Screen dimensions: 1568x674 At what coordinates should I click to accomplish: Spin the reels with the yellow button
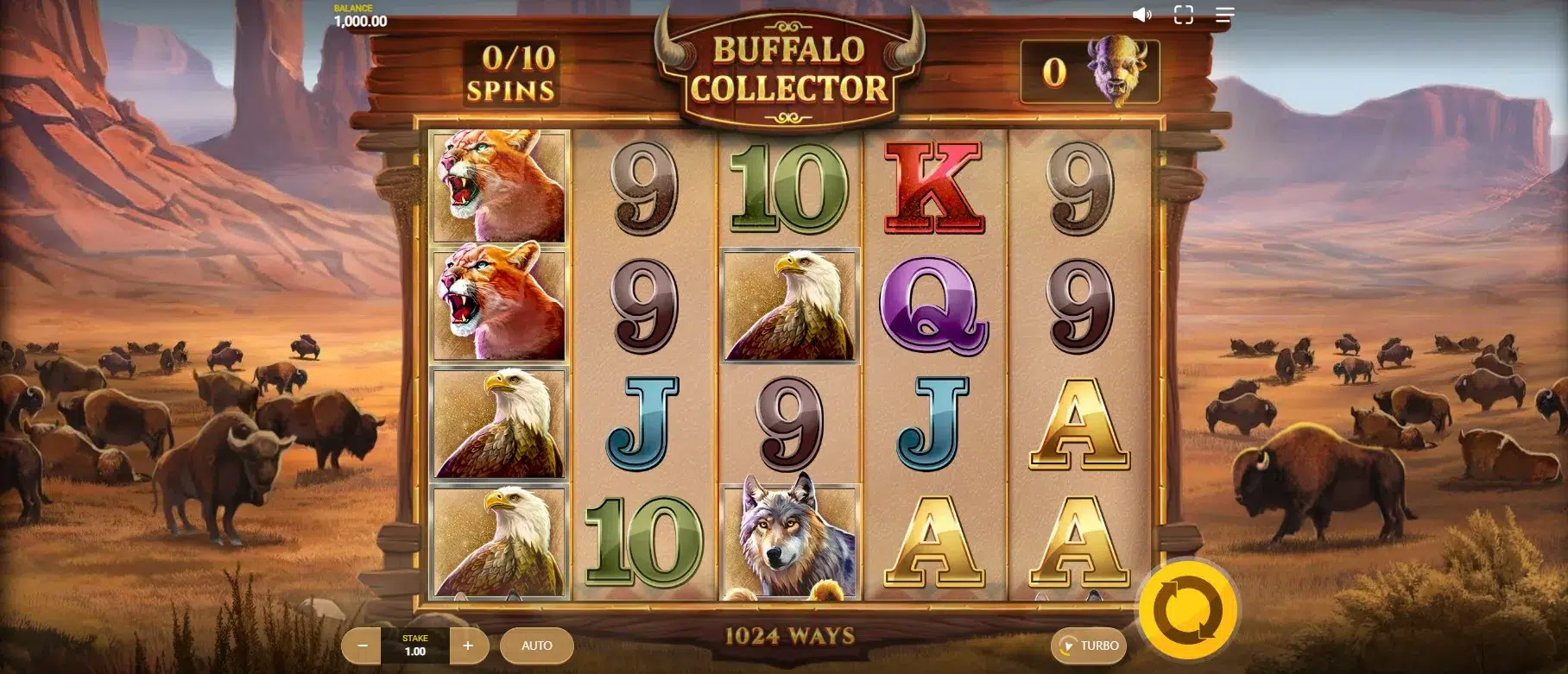(1188, 610)
